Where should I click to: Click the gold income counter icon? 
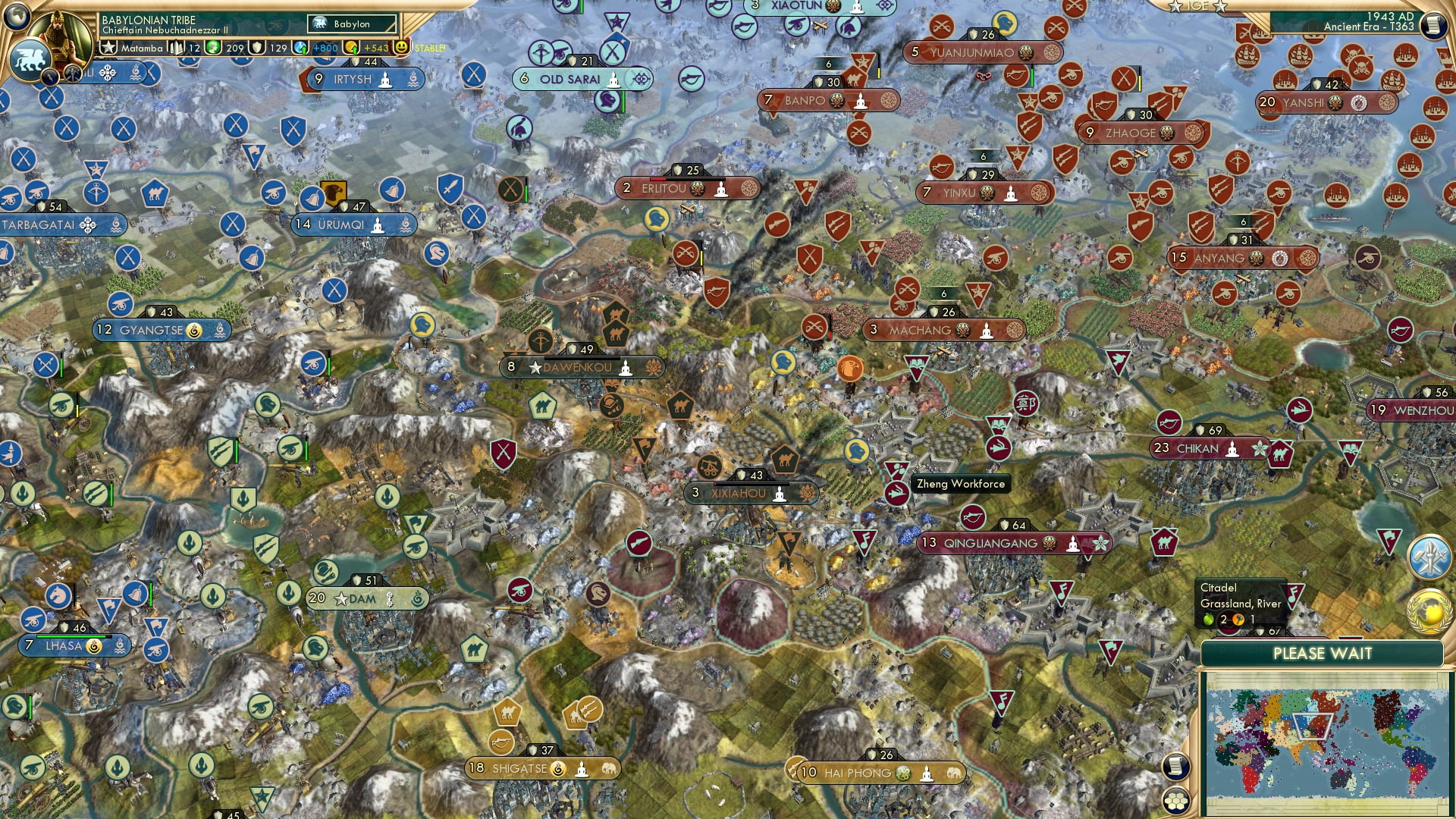pos(350,47)
